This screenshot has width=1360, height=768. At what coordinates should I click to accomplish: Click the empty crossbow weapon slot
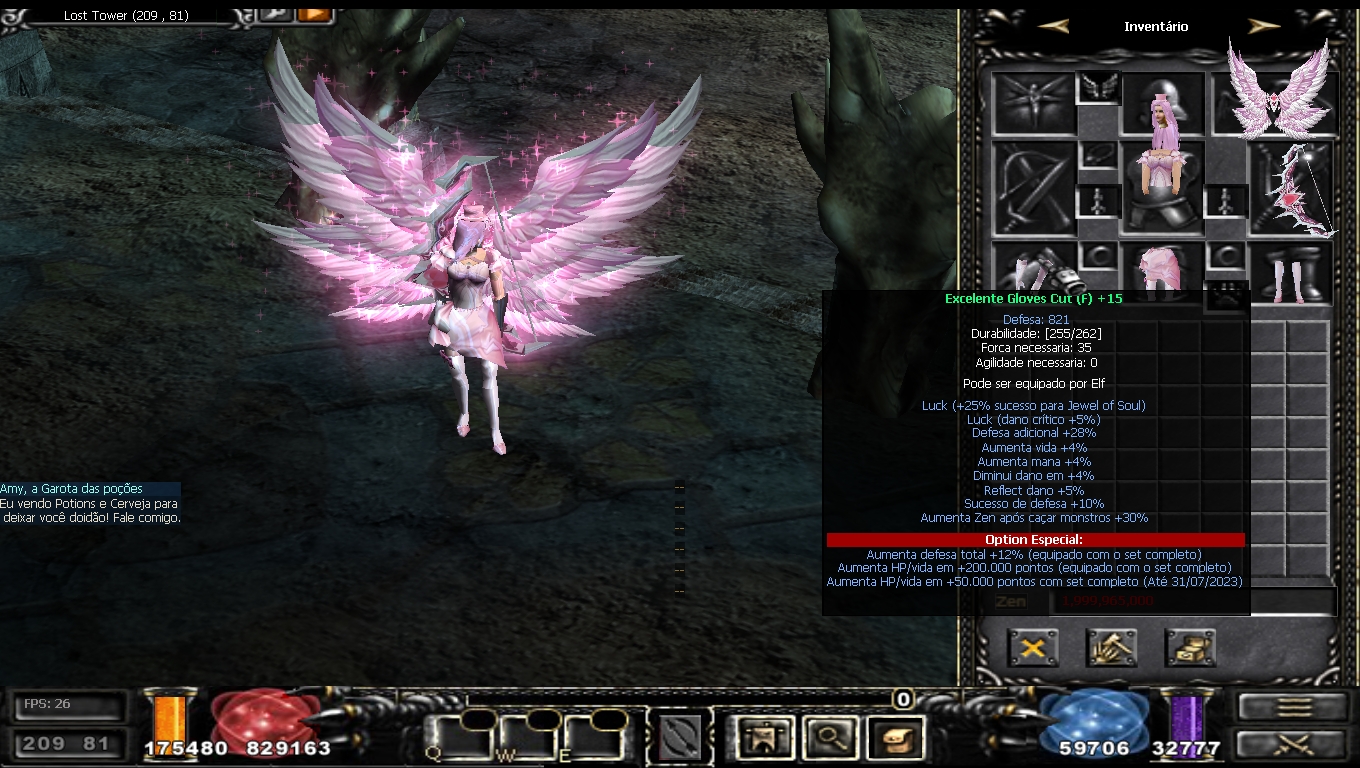[x=1033, y=190]
